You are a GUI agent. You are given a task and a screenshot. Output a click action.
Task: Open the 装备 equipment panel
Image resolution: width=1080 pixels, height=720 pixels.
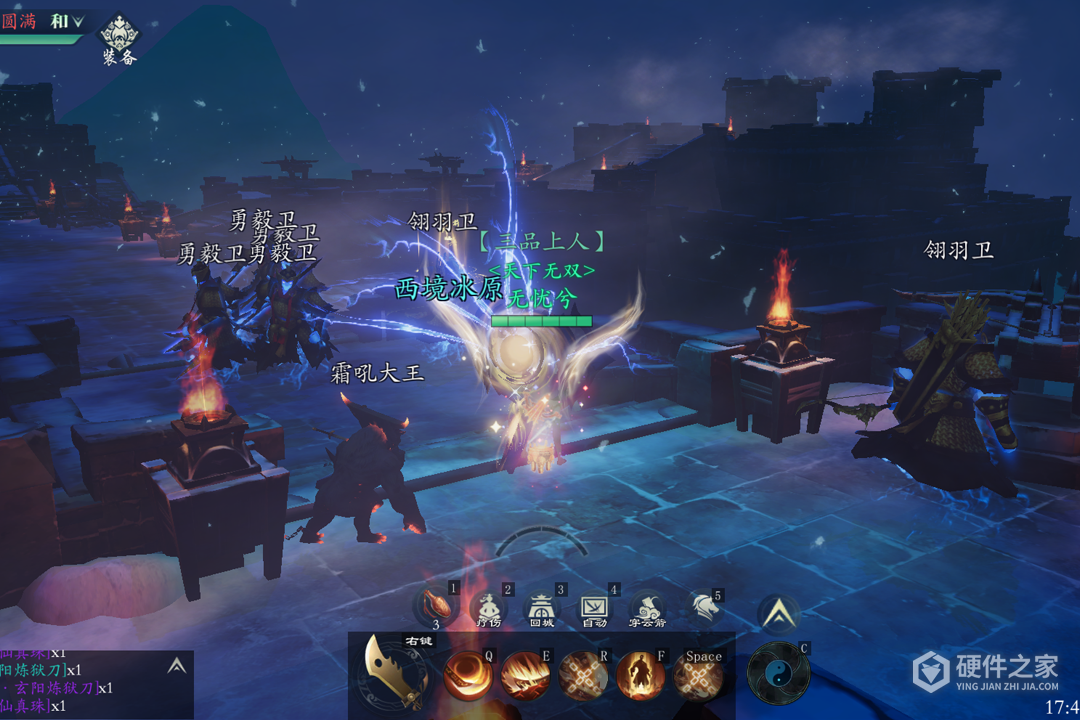click(119, 37)
